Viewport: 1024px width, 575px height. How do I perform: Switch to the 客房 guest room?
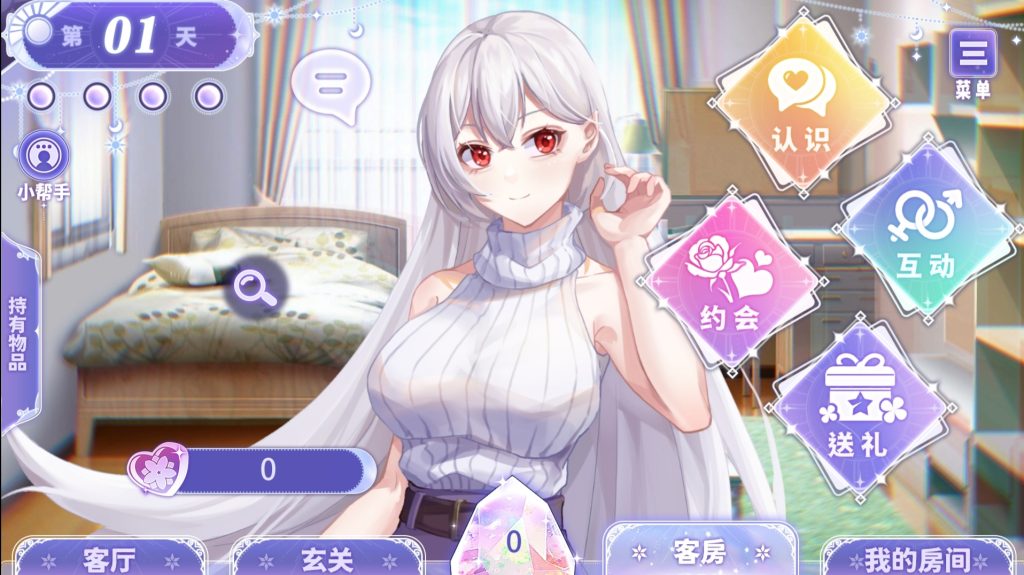point(700,551)
